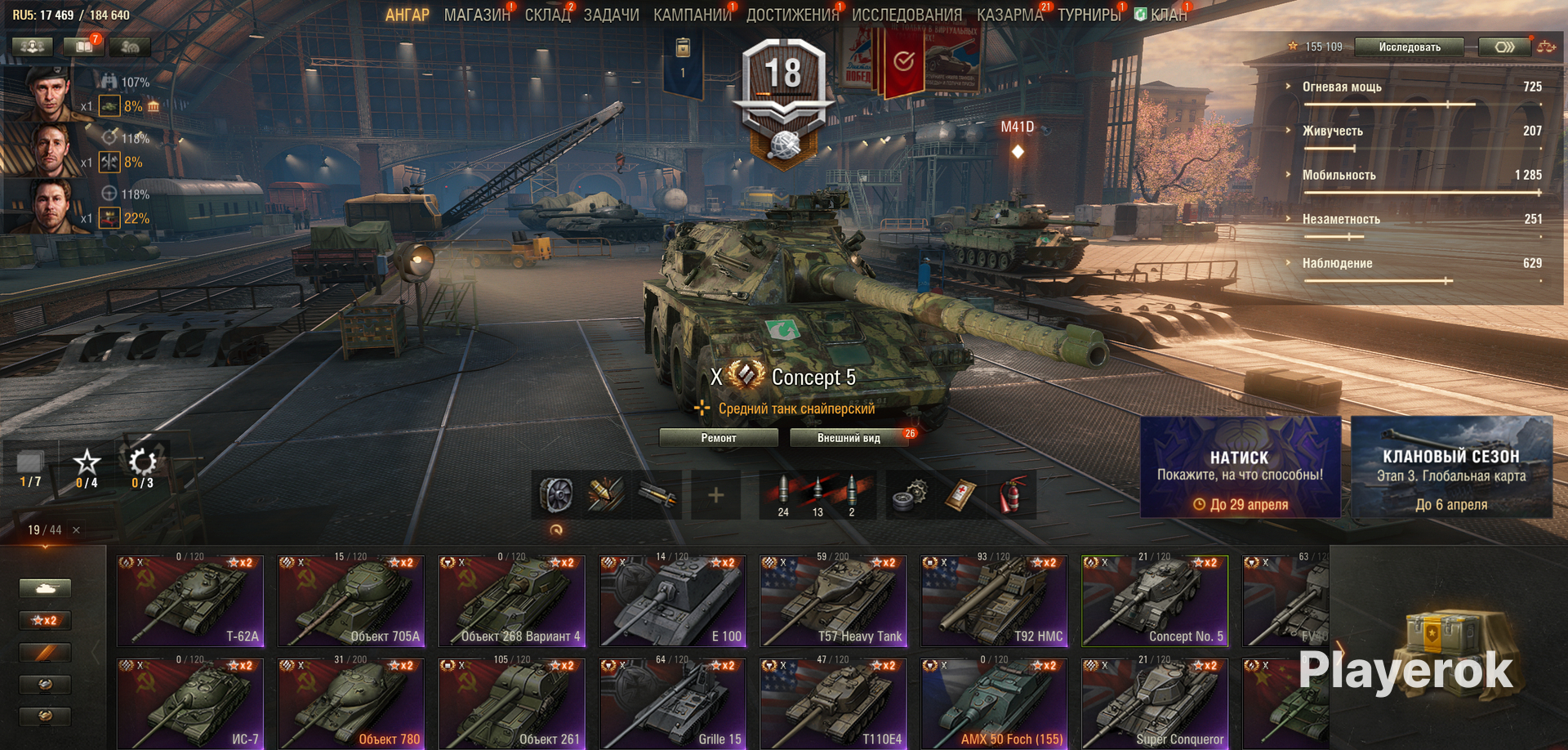Viewport: 1568px width, 750px height.
Task: Open the Клановый сезон banner
Action: coord(1451,467)
